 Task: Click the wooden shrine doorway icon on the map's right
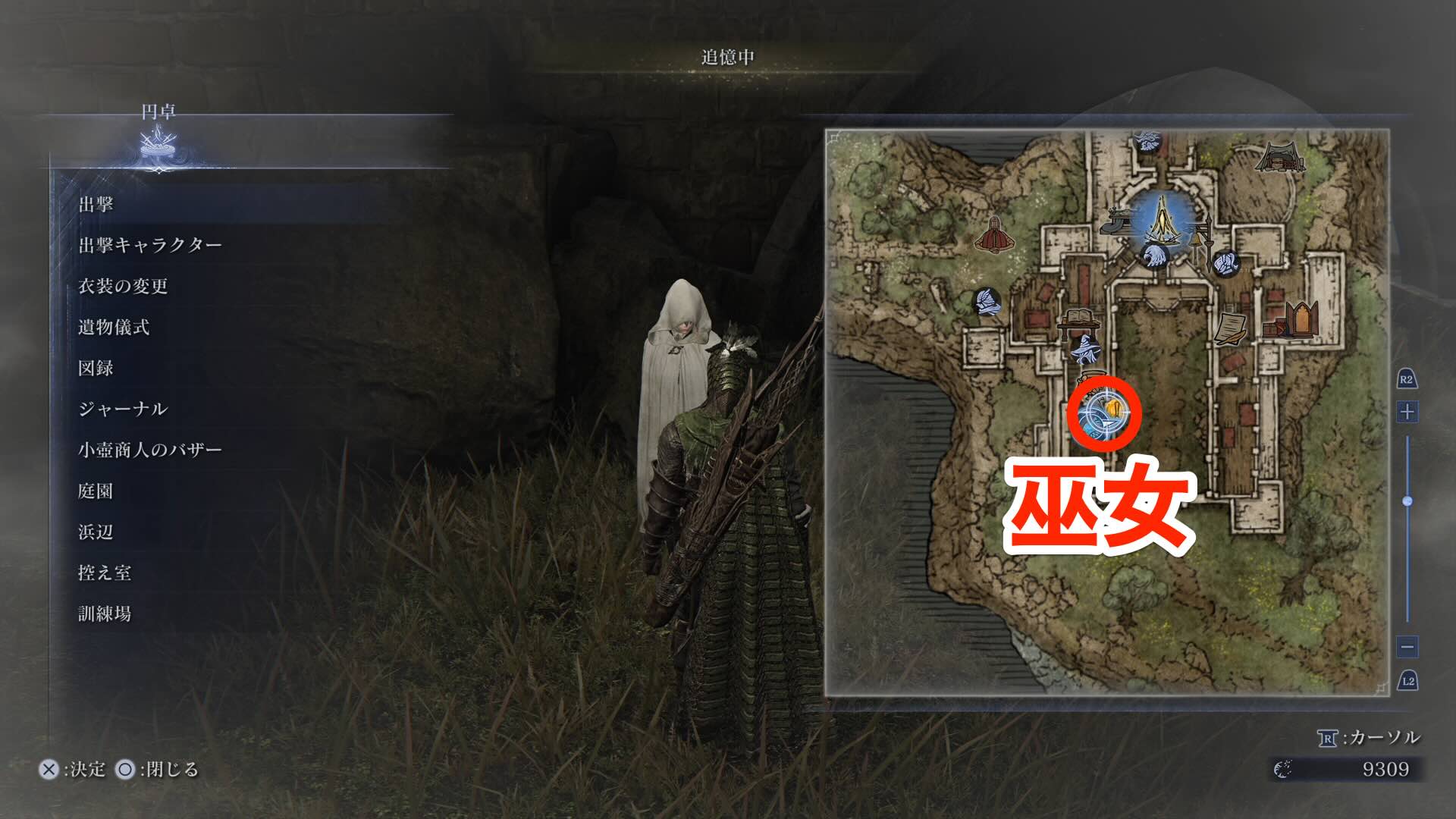coord(1301,320)
